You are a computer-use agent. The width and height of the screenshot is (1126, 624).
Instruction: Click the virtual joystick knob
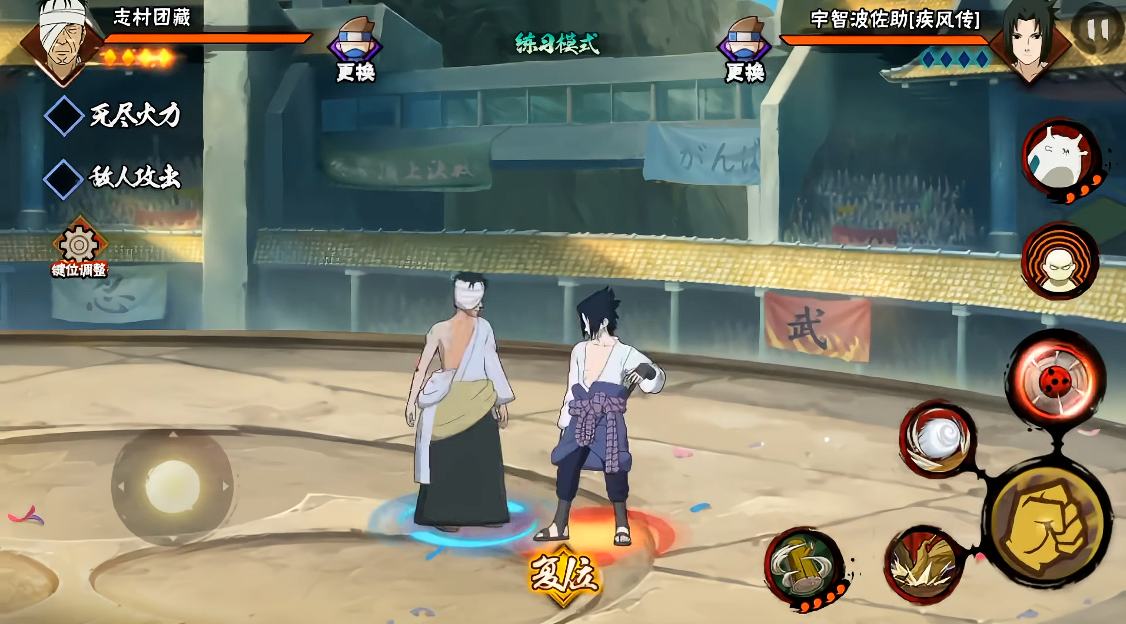click(x=173, y=487)
